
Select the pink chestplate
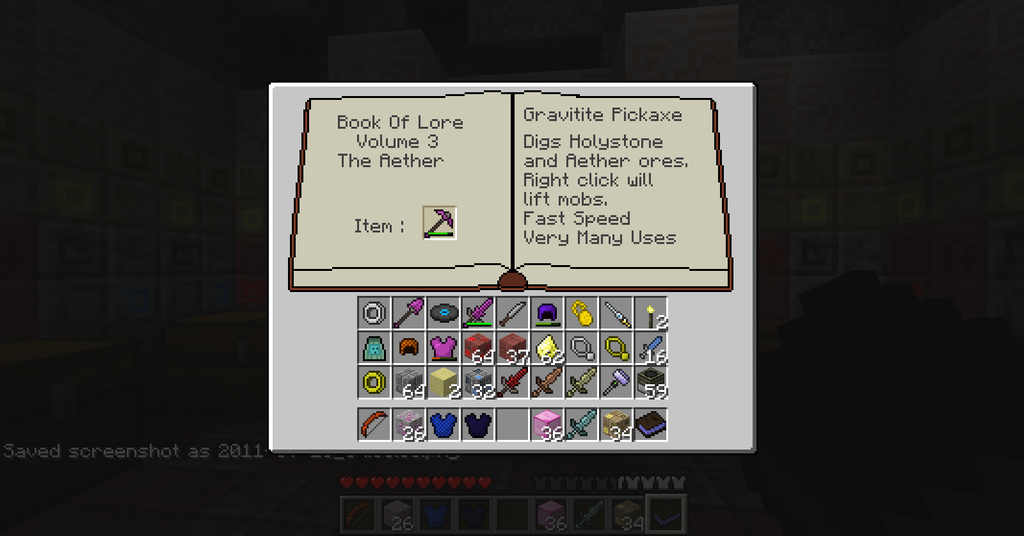(442, 348)
